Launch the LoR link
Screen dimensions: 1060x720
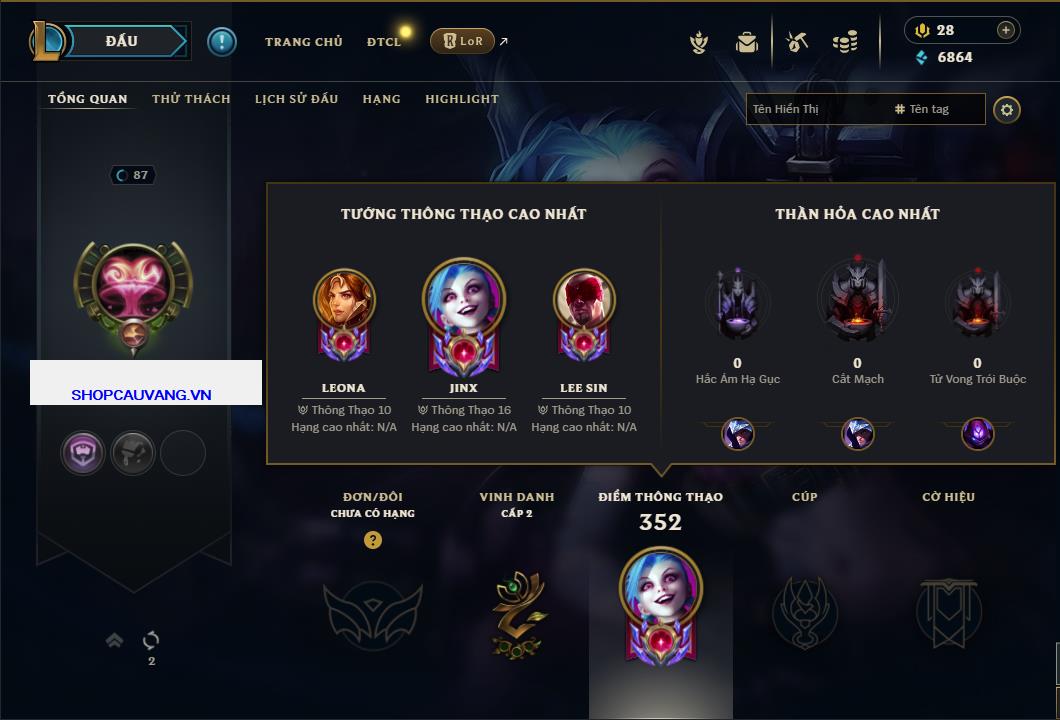[463, 42]
